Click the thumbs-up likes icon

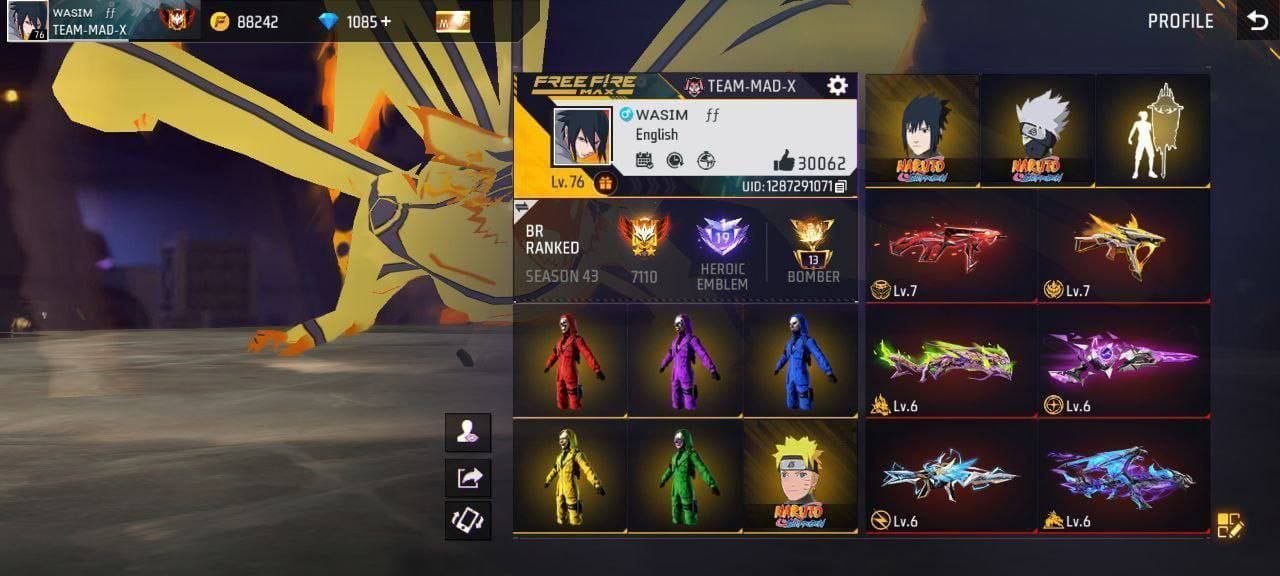(783, 162)
